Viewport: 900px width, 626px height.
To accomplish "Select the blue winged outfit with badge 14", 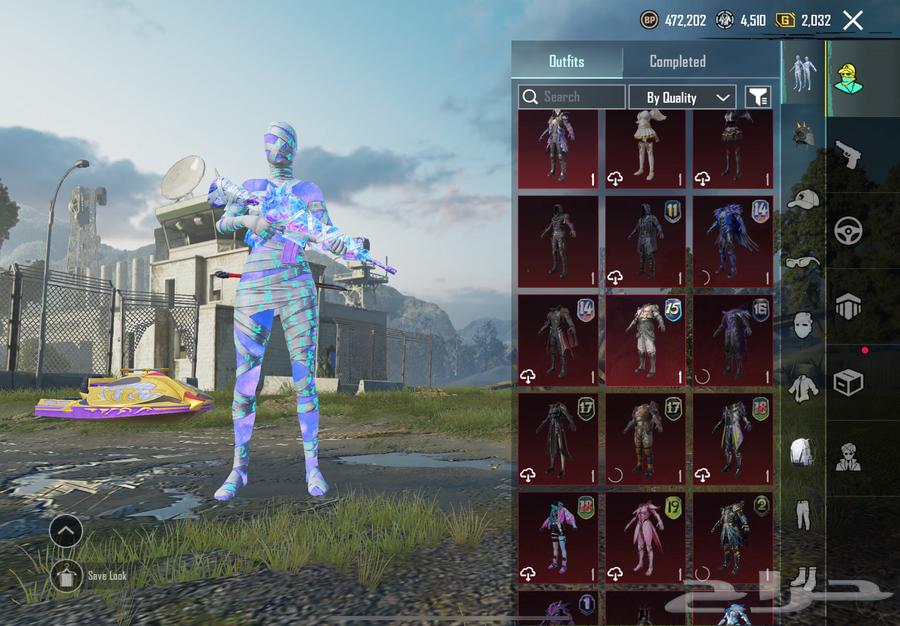I will [x=732, y=243].
